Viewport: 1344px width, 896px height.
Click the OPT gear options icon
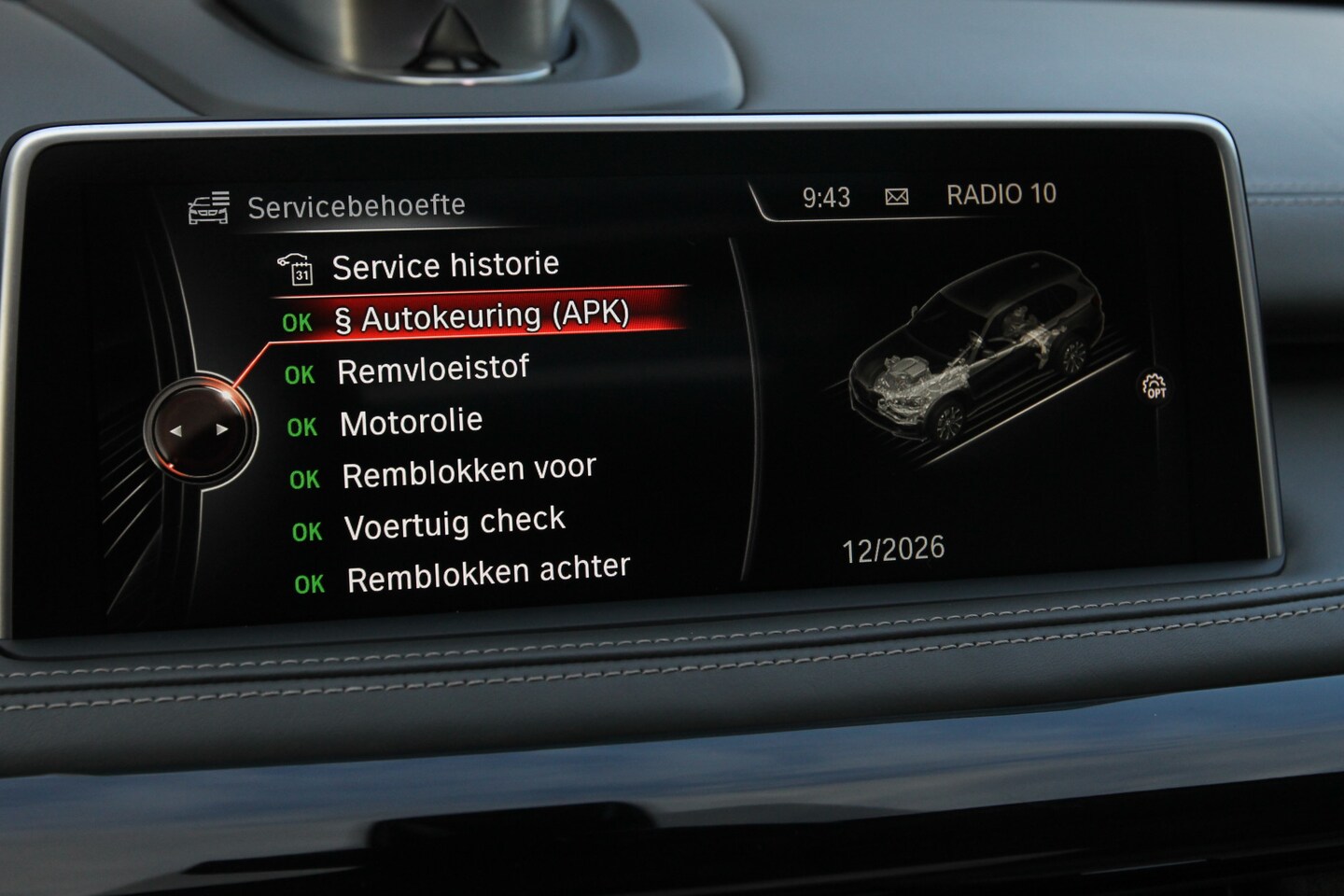[x=1155, y=385]
